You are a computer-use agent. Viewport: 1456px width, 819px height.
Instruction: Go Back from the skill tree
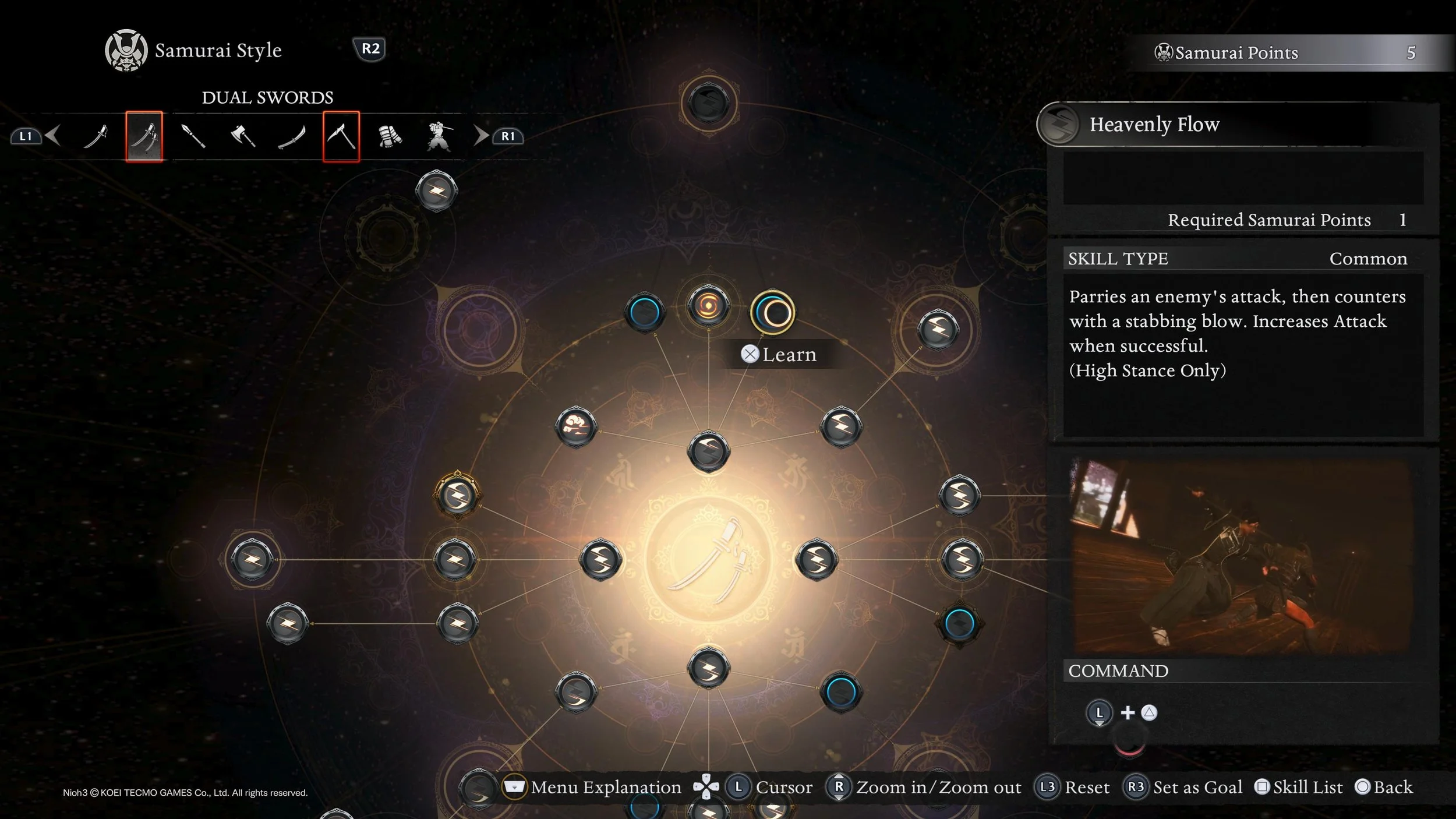(1384, 788)
